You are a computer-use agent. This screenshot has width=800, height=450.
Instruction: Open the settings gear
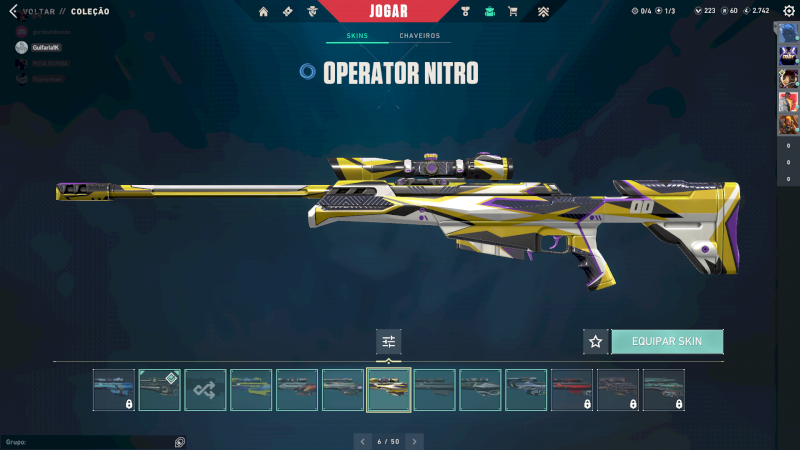tap(789, 11)
